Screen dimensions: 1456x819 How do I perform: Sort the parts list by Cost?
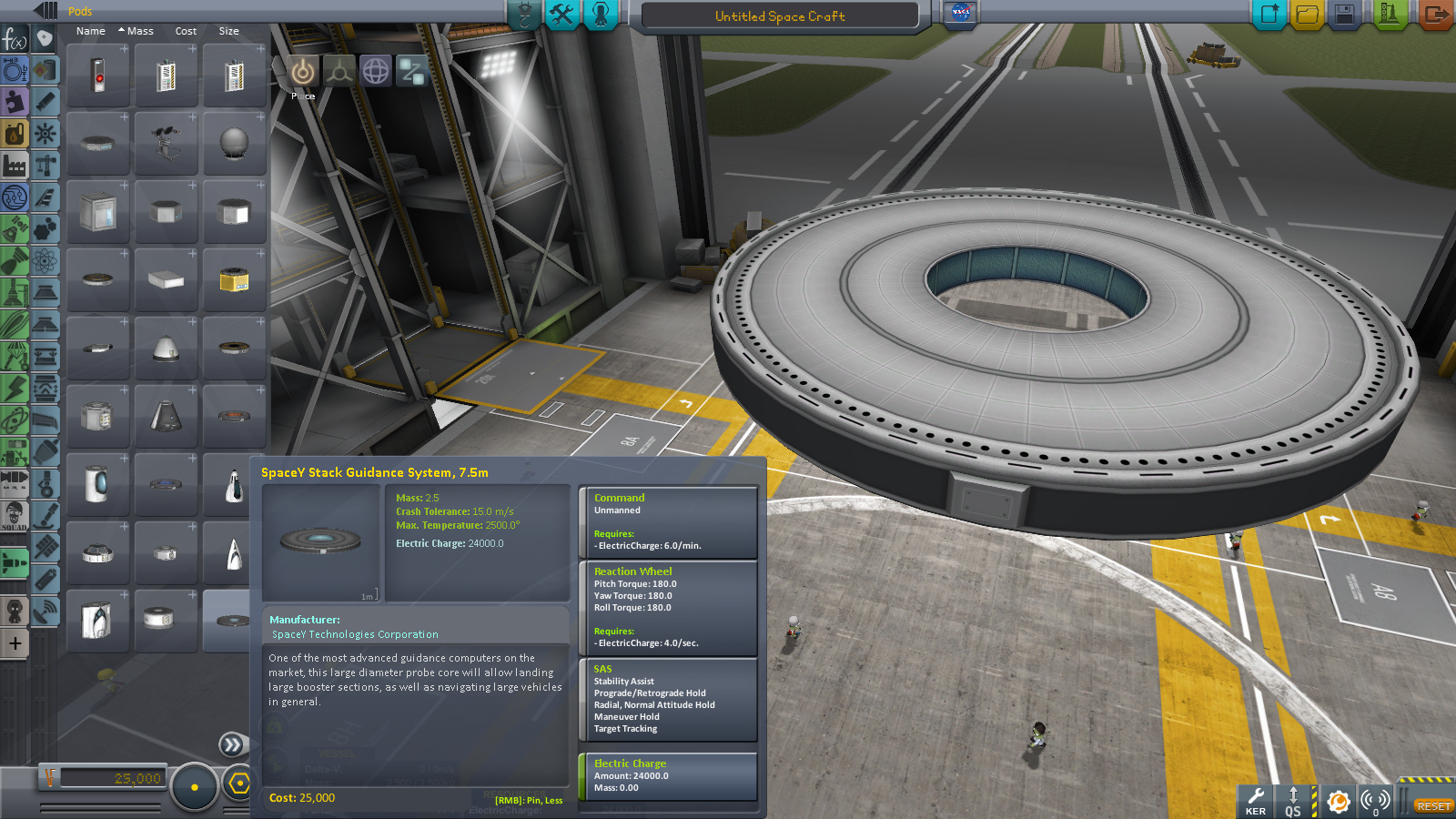186,31
